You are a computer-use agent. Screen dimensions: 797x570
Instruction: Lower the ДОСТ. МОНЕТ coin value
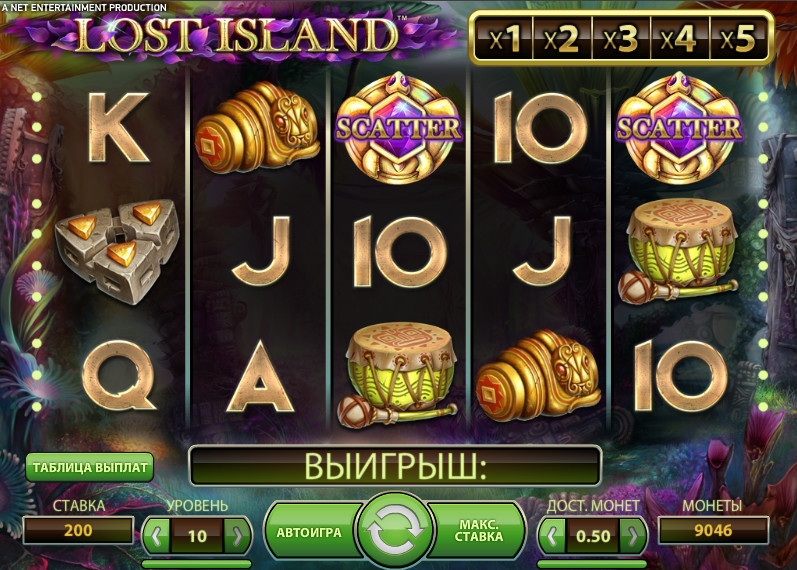click(x=553, y=535)
